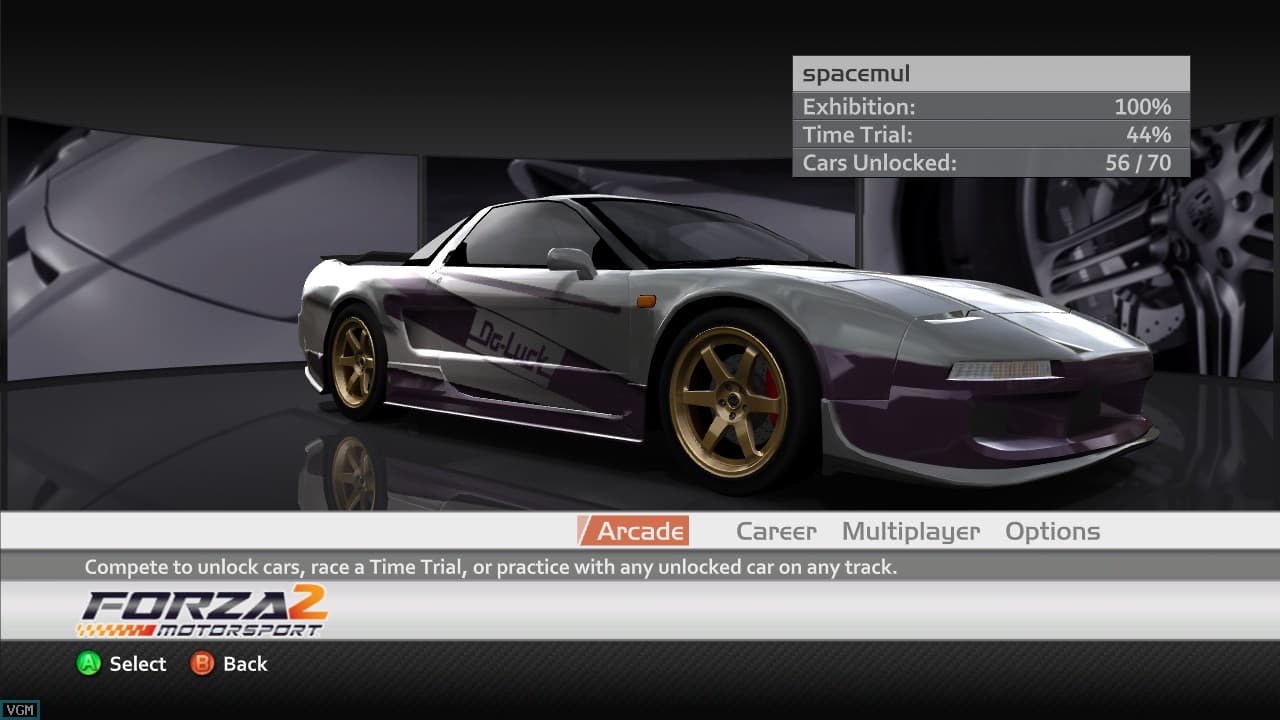This screenshot has width=1280, height=720.
Task: Open the Multiplayer menu
Action: [910, 531]
